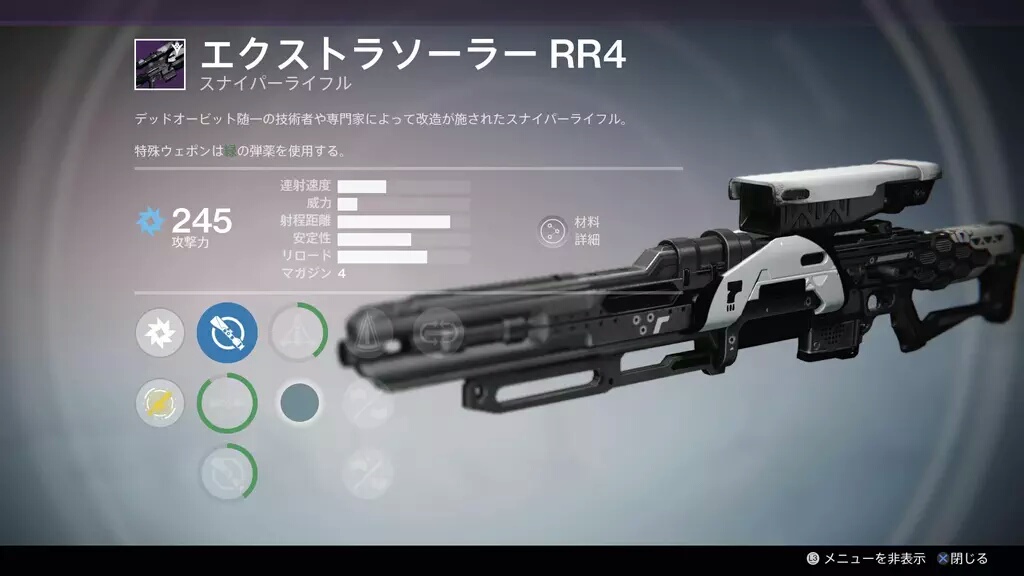The height and width of the screenshot is (576, 1024).
Task: Choose the blue highlighted scope perk
Action: tap(227, 333)
